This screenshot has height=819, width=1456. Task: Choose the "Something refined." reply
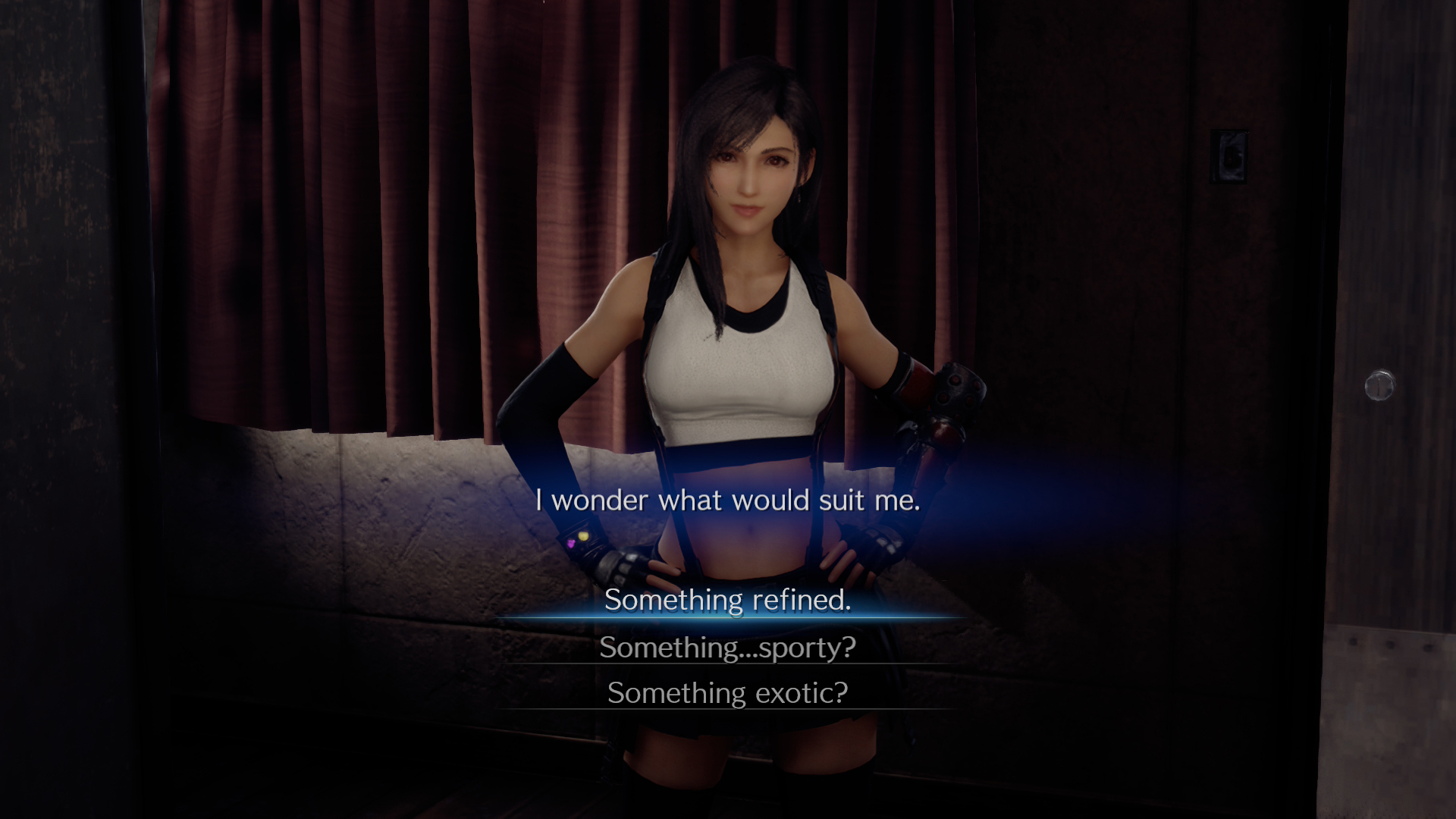point(727,600)
